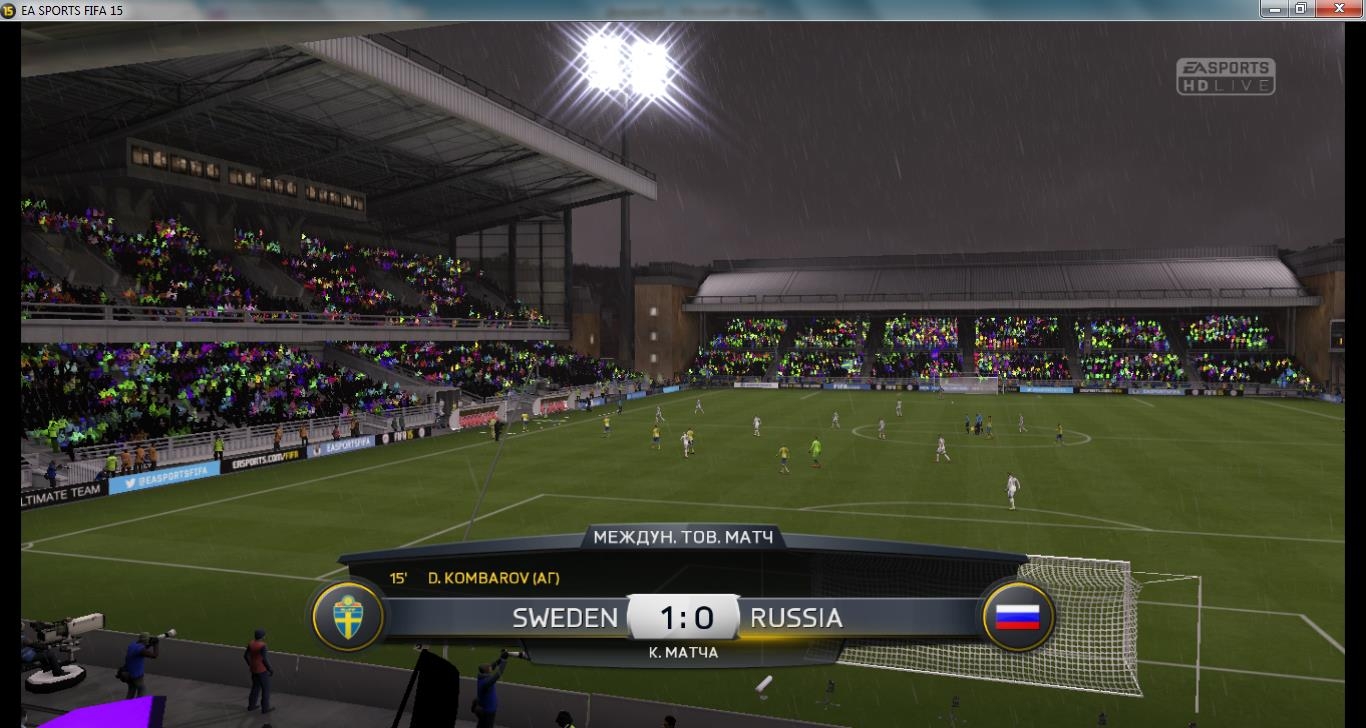This screenshot has width=1366, height=728.
Task: Close the EA SPORTS FIFA 15 window
Action: coord(1340,9)
